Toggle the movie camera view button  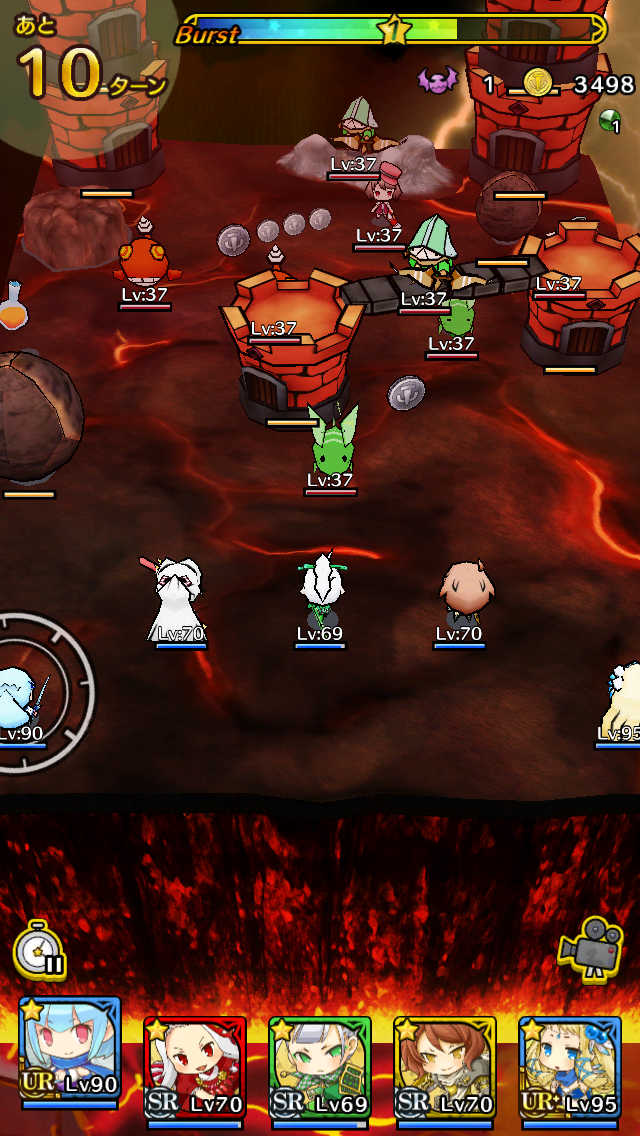pyautogui.click(x=592, y=945)
